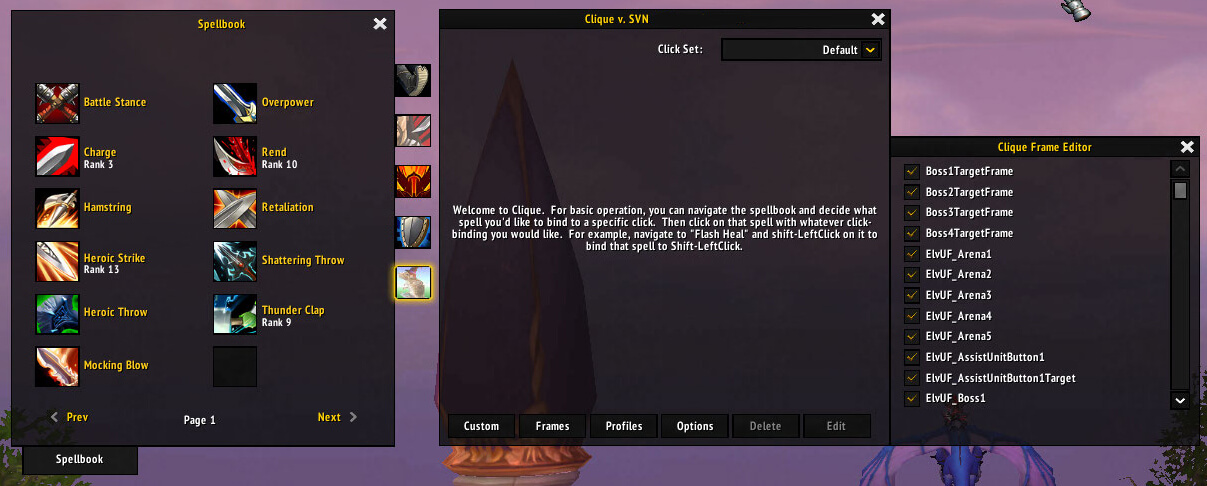Pick the Heroic Strike spell icon
Viewport: 1207px width, 486px height.
(x=57, y=262)
